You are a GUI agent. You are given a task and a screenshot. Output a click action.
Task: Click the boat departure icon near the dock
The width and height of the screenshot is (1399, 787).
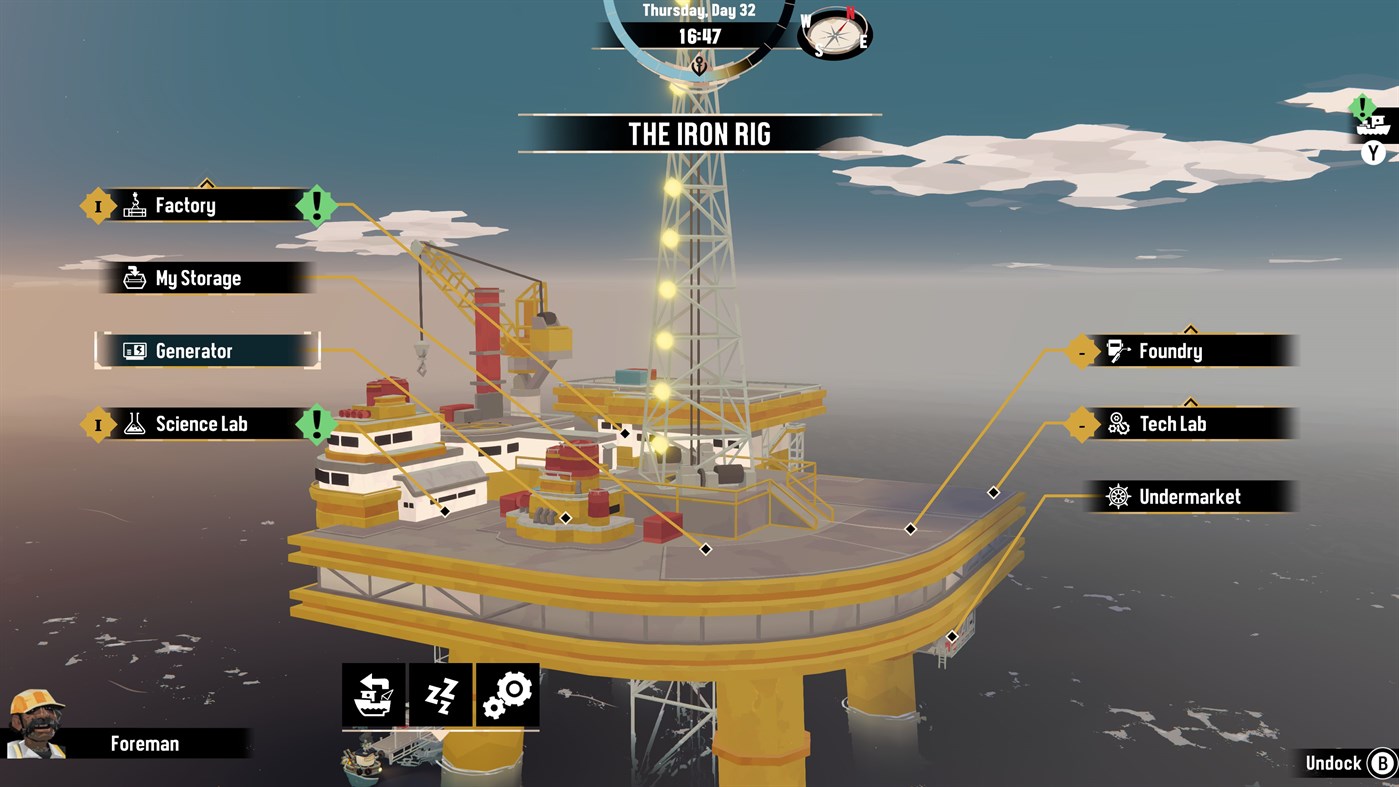coord(372,693)
